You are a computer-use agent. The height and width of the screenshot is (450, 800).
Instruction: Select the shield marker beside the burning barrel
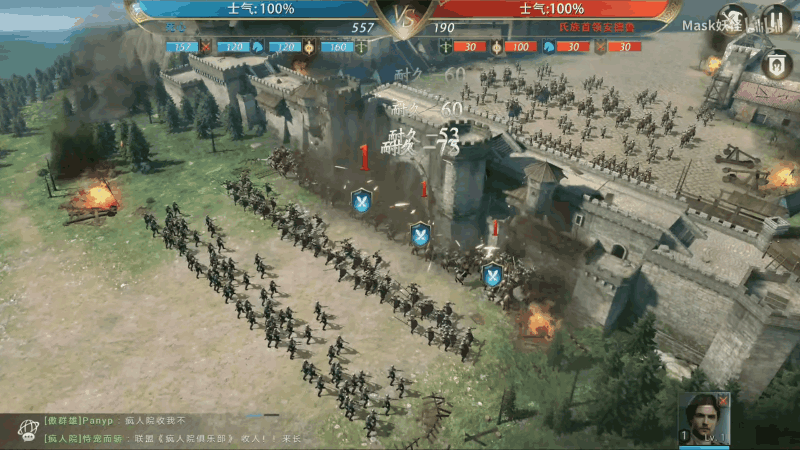click(x=492, y=274)
